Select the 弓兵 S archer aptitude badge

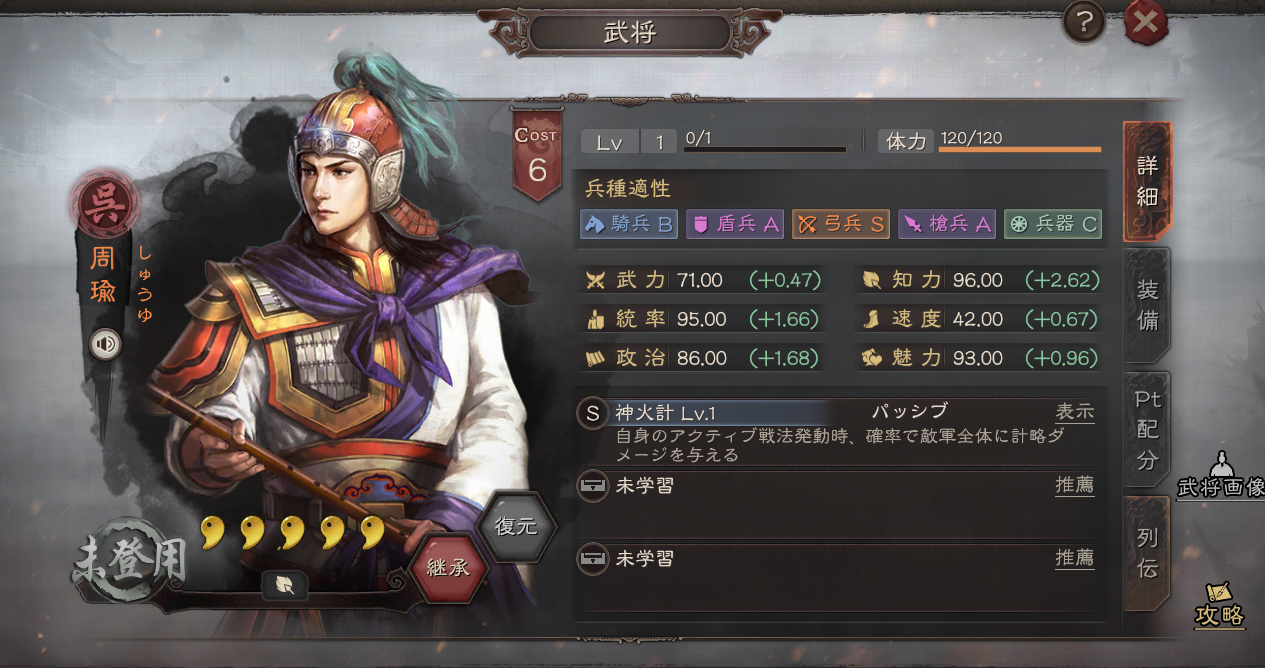tap(841, 224)
